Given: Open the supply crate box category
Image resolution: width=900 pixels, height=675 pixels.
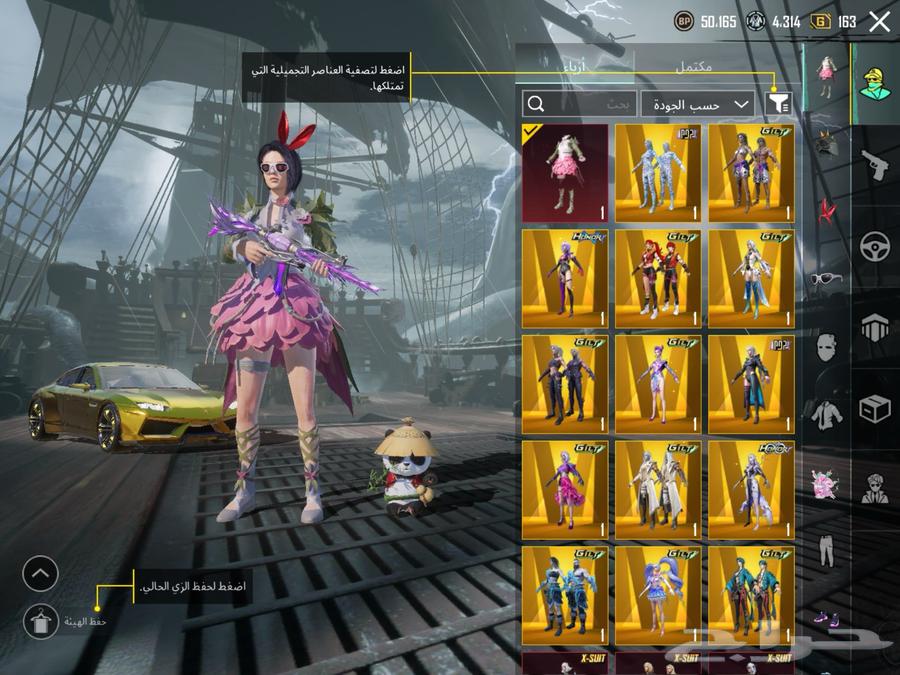Looking at the screenshot, I should 875,408.
